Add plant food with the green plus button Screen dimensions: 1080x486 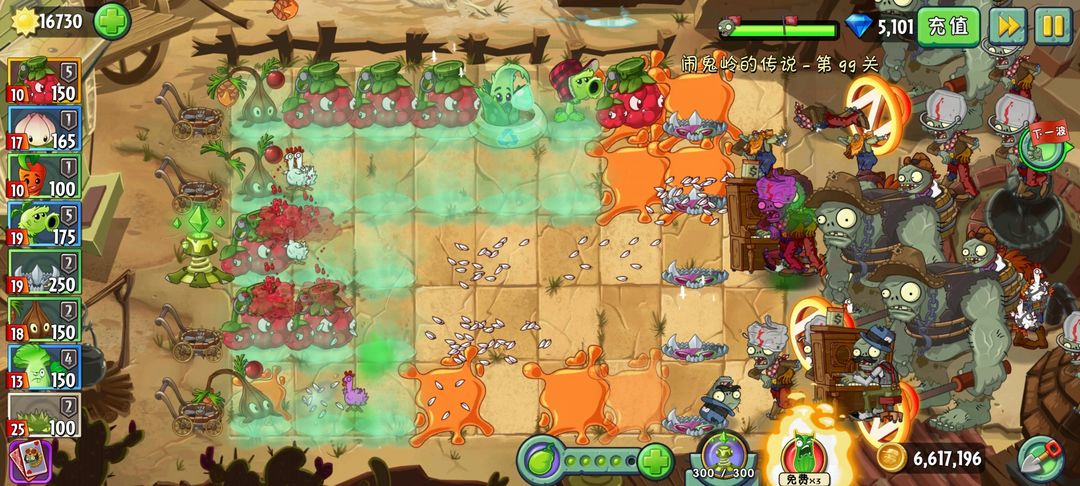[654, 462]
